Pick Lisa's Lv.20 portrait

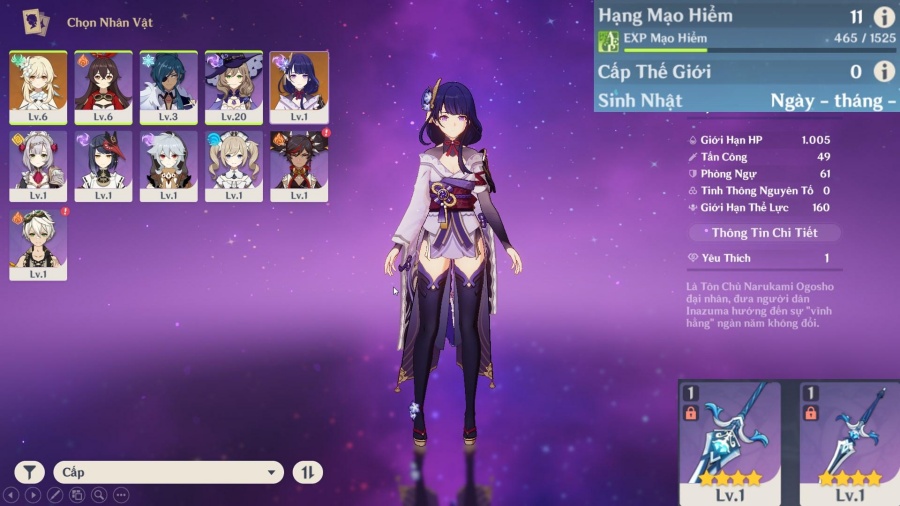(x=234, y=86)
